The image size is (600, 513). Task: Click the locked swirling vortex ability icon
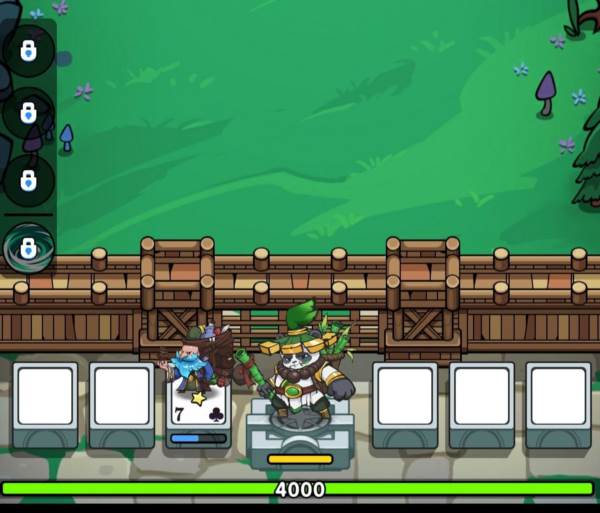28,247
